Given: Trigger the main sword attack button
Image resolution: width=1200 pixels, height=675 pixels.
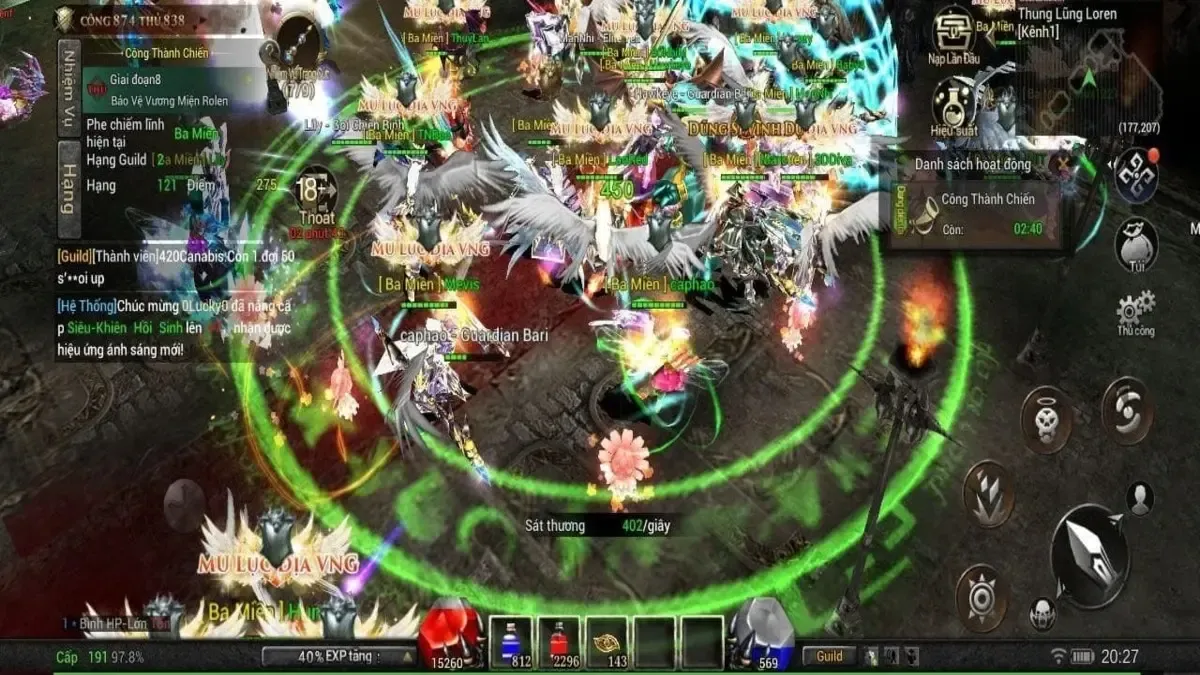Looking at the screenshot, I should [x=1090, y=556].
